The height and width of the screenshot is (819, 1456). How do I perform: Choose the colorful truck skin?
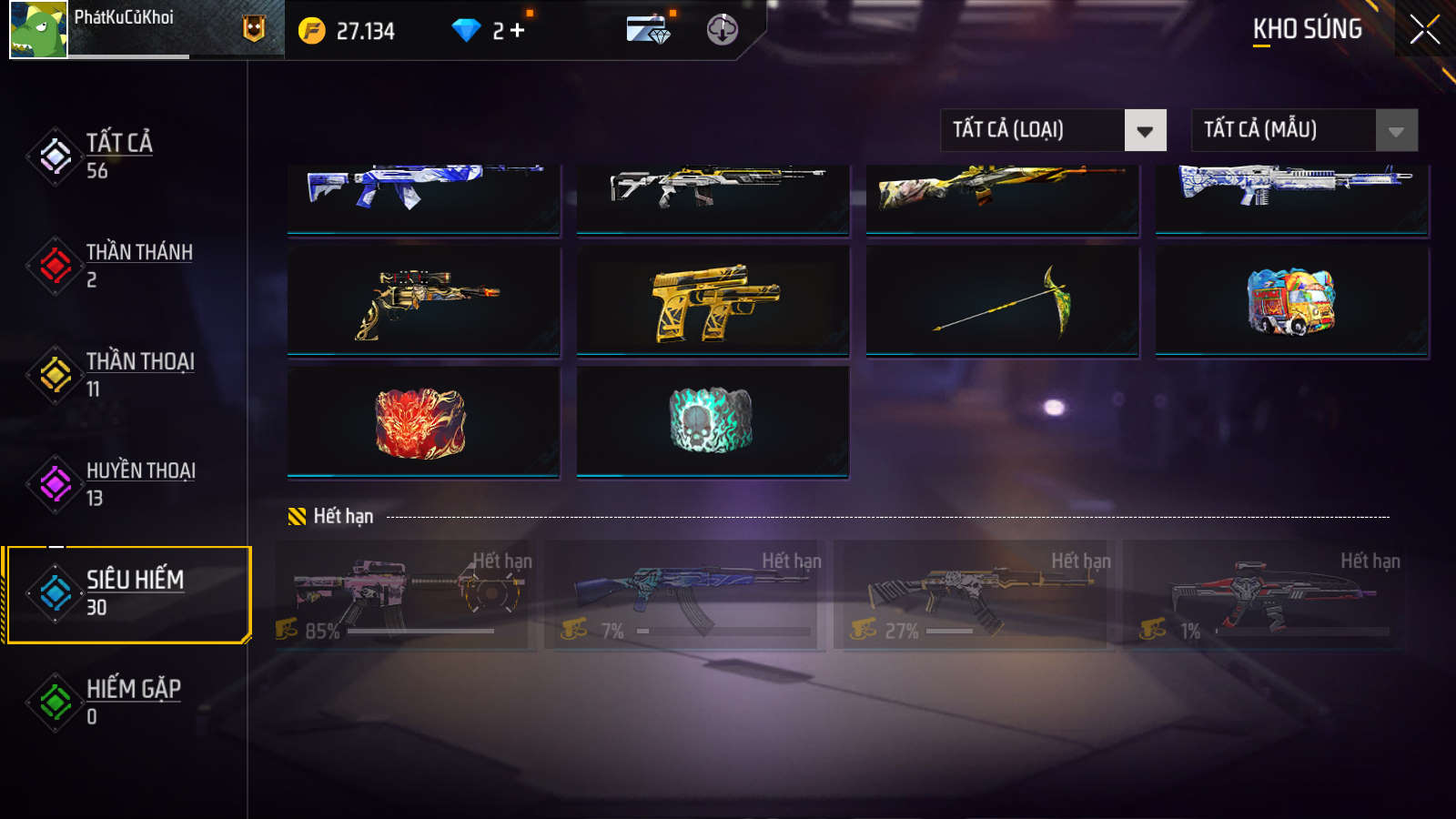[1291, 301]
